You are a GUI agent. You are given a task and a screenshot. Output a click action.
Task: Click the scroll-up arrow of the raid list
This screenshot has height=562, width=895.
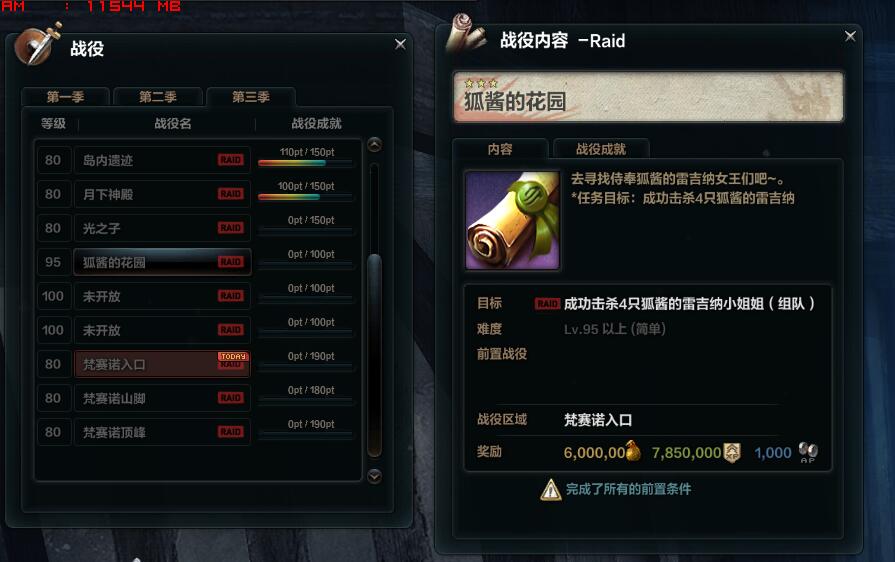coord(375,144)
